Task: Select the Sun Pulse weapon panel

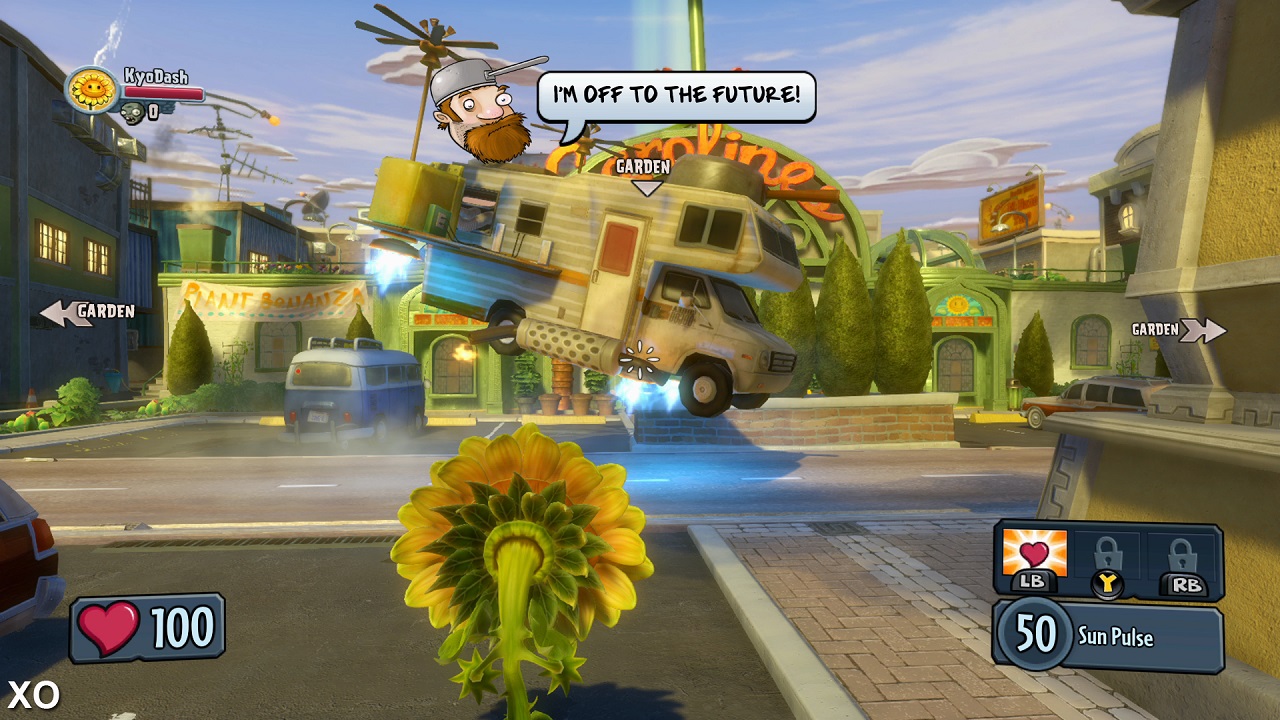Action: pos(1108,636)
